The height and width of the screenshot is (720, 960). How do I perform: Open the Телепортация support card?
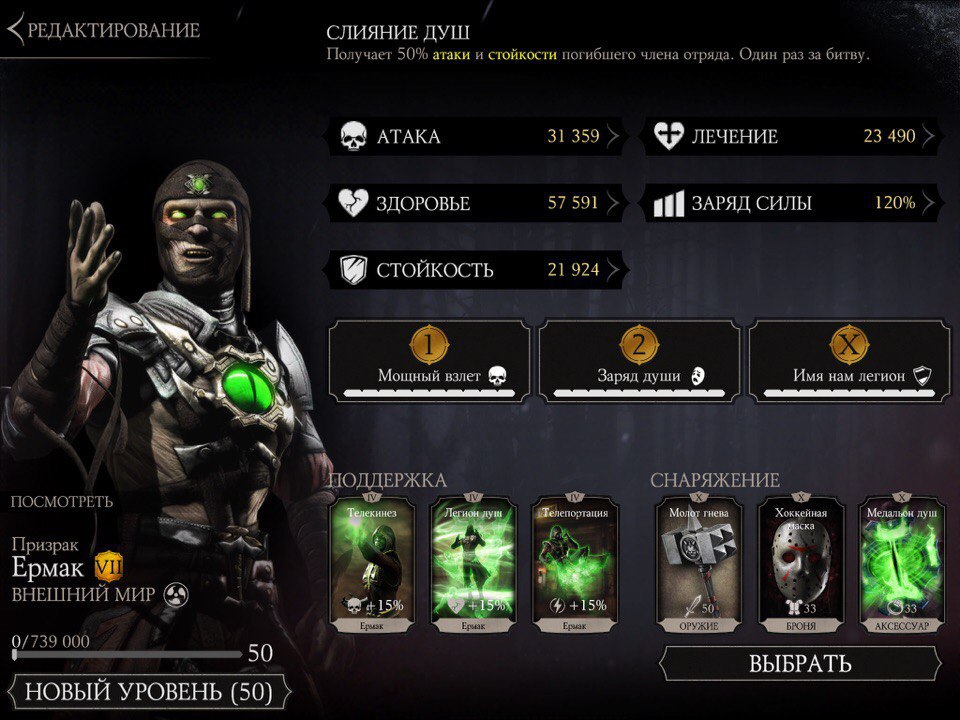point(574,565)
